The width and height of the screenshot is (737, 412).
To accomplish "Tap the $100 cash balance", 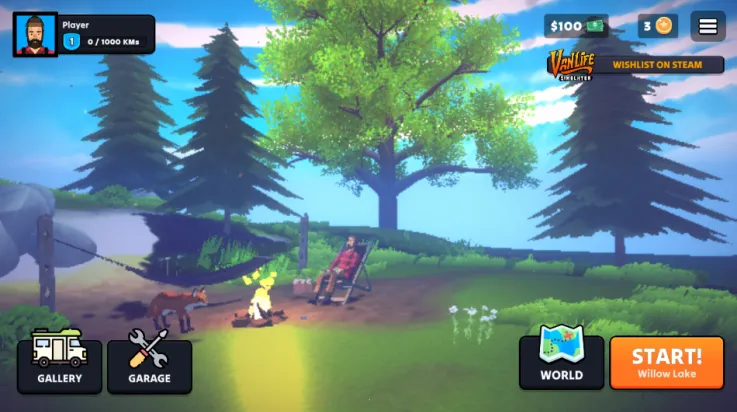I will click(x=576, y=26).
